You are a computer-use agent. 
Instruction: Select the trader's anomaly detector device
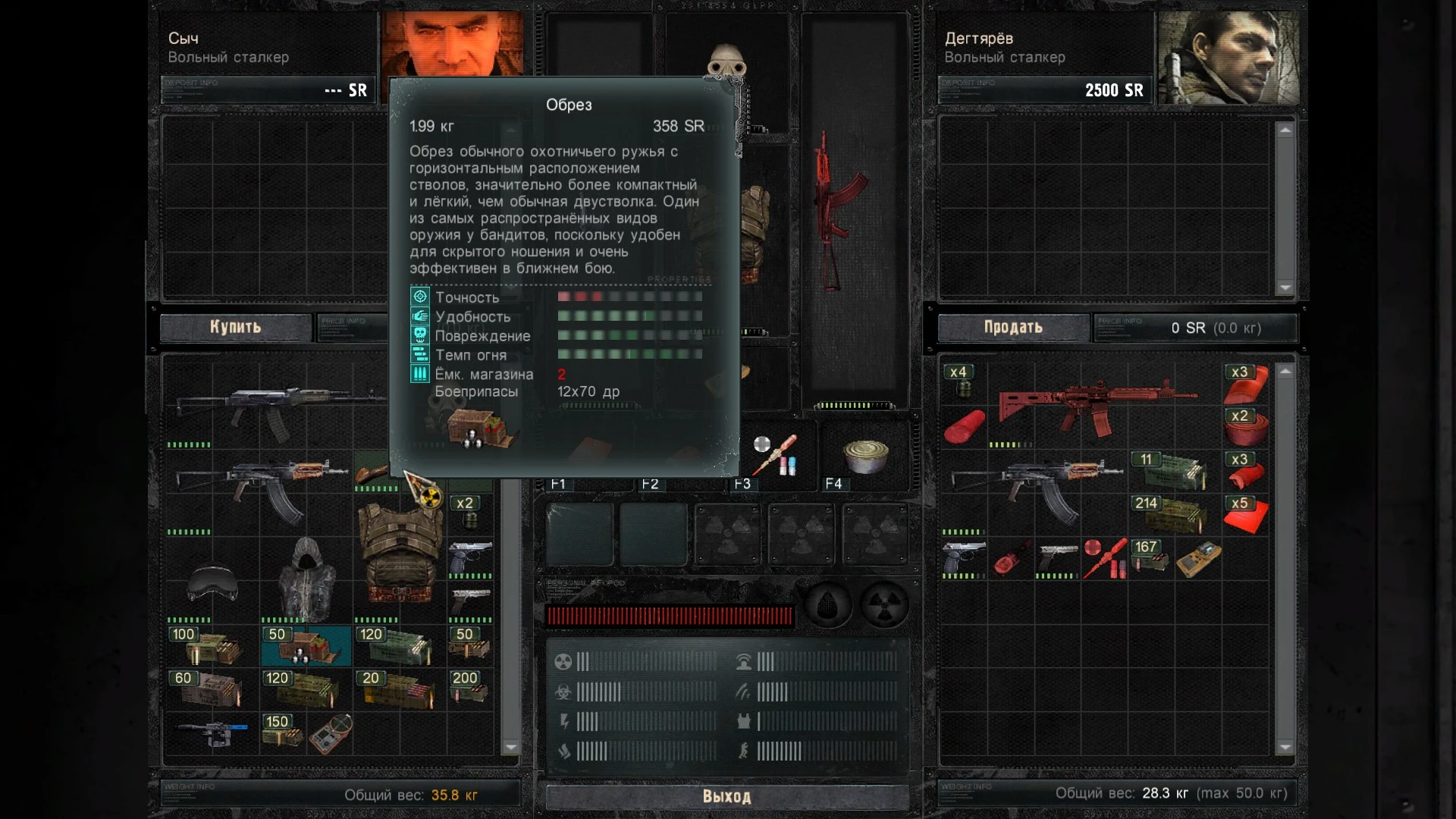331,733
